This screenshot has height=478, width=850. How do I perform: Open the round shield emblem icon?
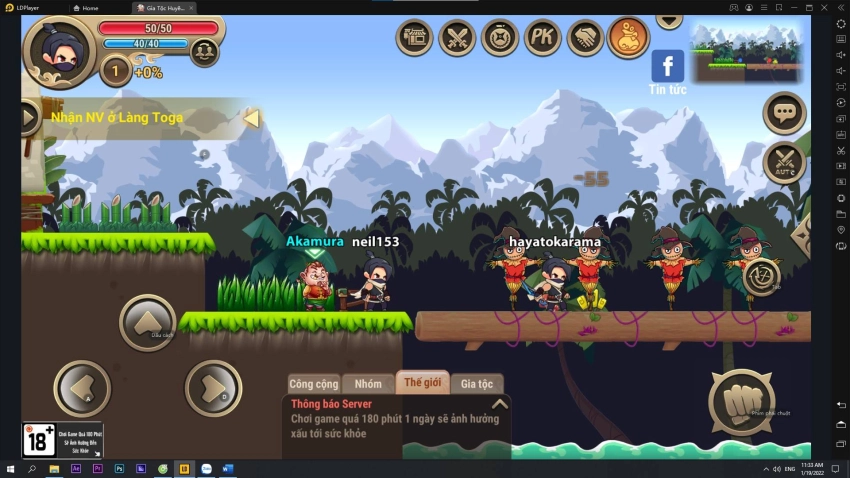[x=500, y=38]
